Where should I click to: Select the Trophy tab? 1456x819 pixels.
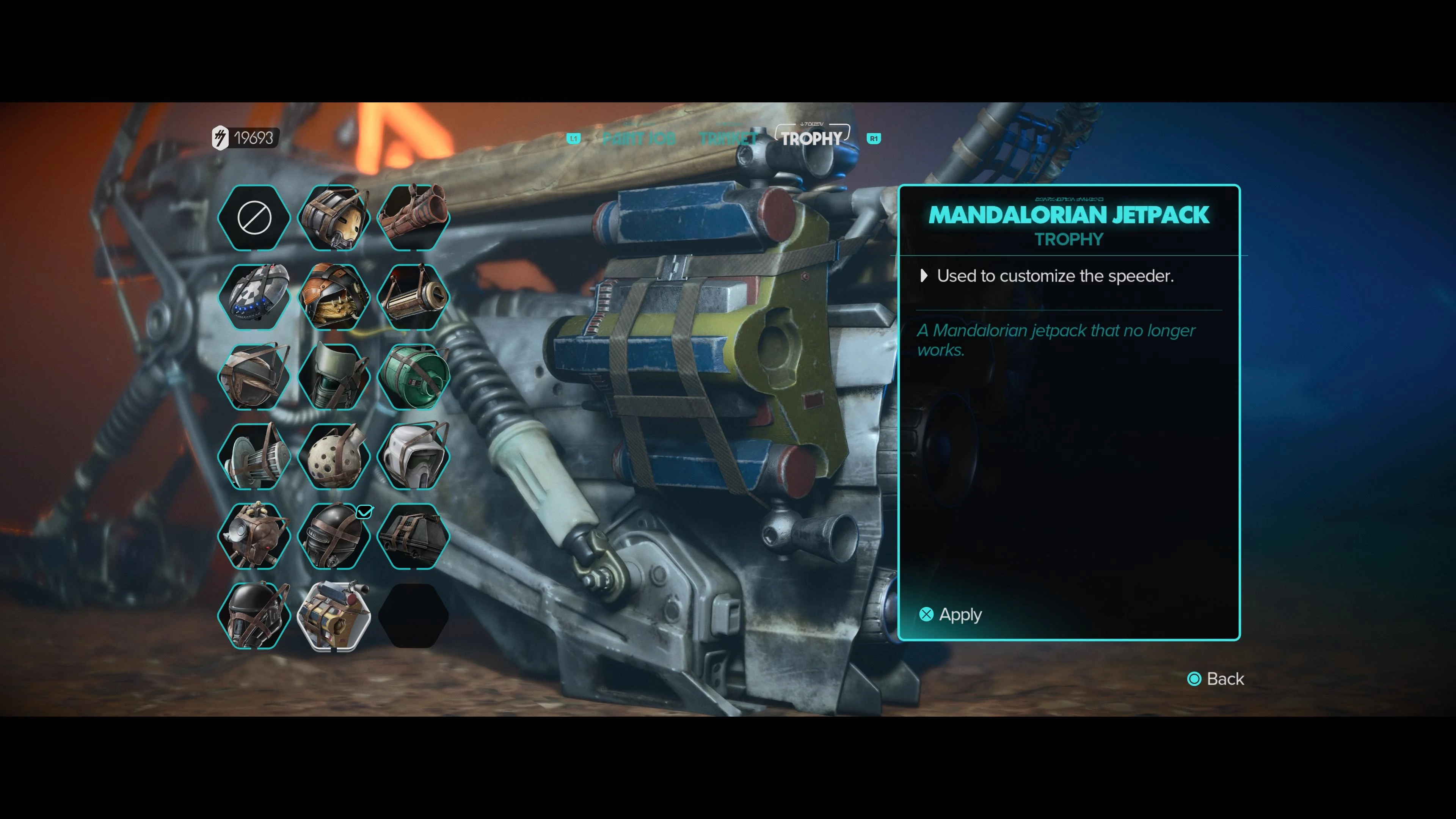[812, 138]
